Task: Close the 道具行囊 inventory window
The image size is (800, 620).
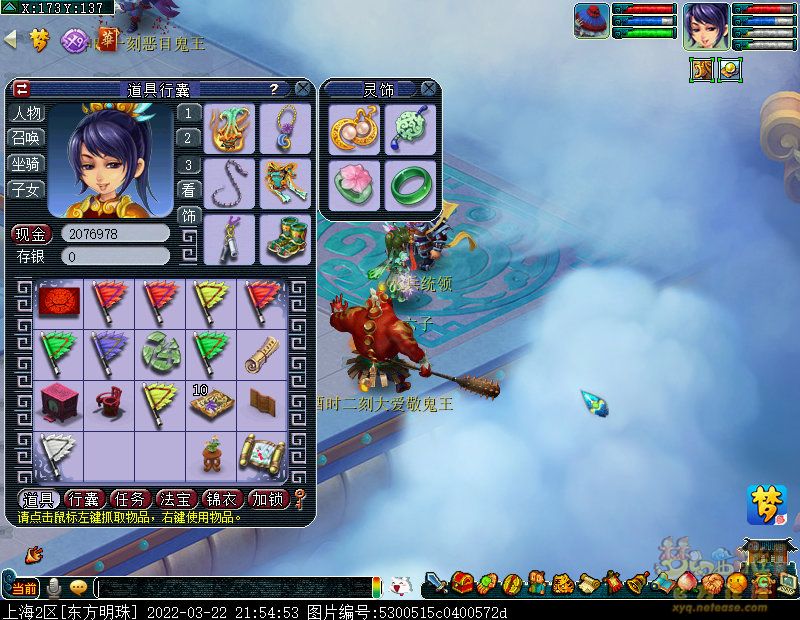Action: click(303, 89)
